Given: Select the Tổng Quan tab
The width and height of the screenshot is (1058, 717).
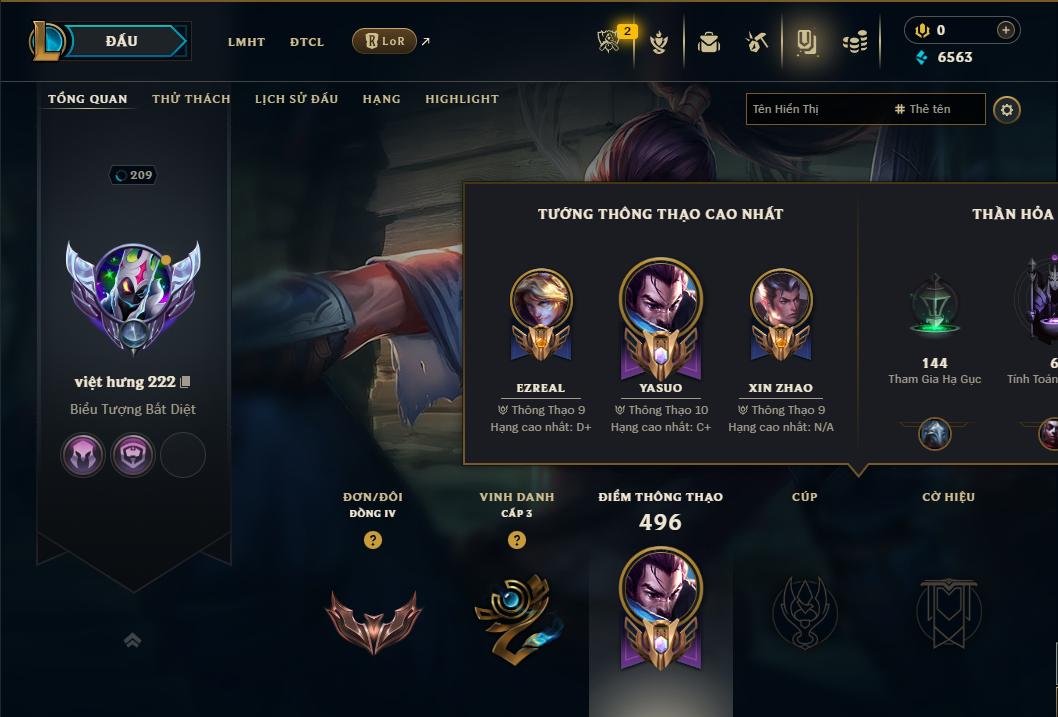Looking at the screenshot, I should click(88, 99).
